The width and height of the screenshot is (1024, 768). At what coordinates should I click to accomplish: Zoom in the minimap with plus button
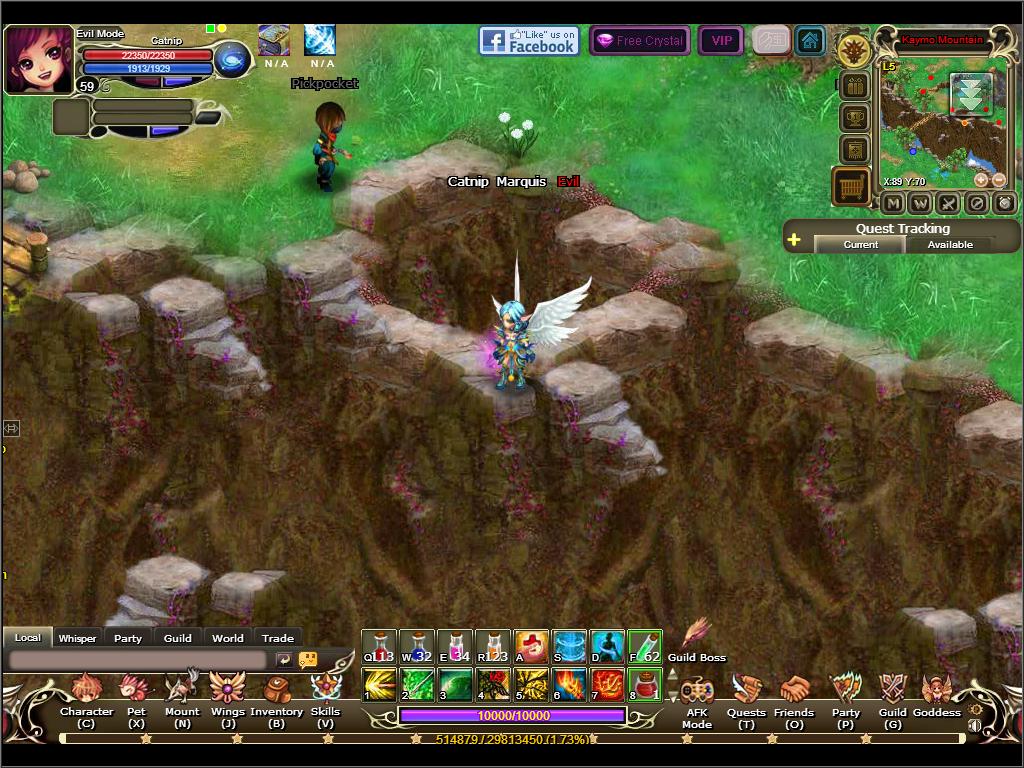point(981,180)
